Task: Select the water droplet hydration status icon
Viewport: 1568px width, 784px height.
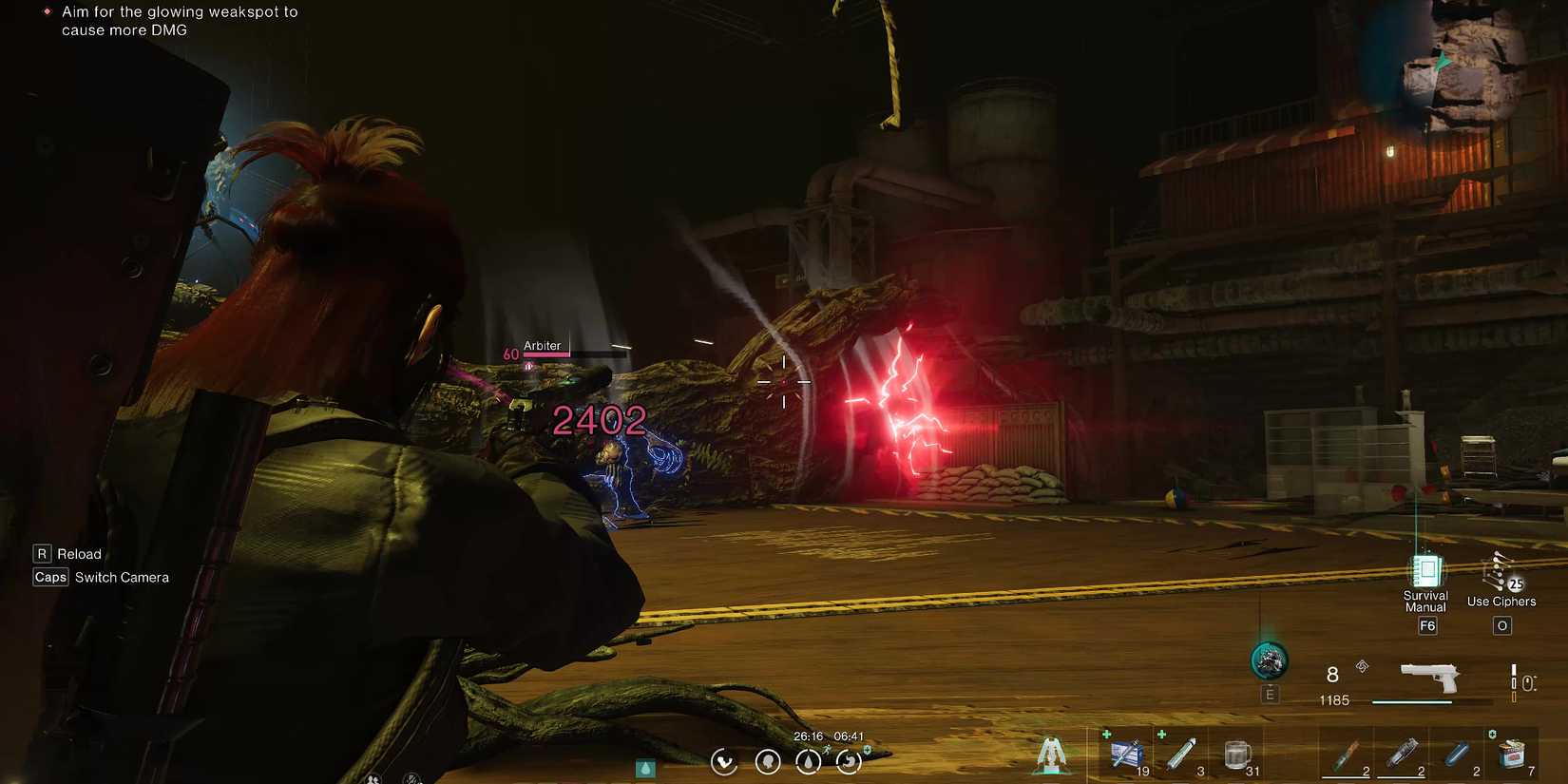Action: (x=808, y=762)
